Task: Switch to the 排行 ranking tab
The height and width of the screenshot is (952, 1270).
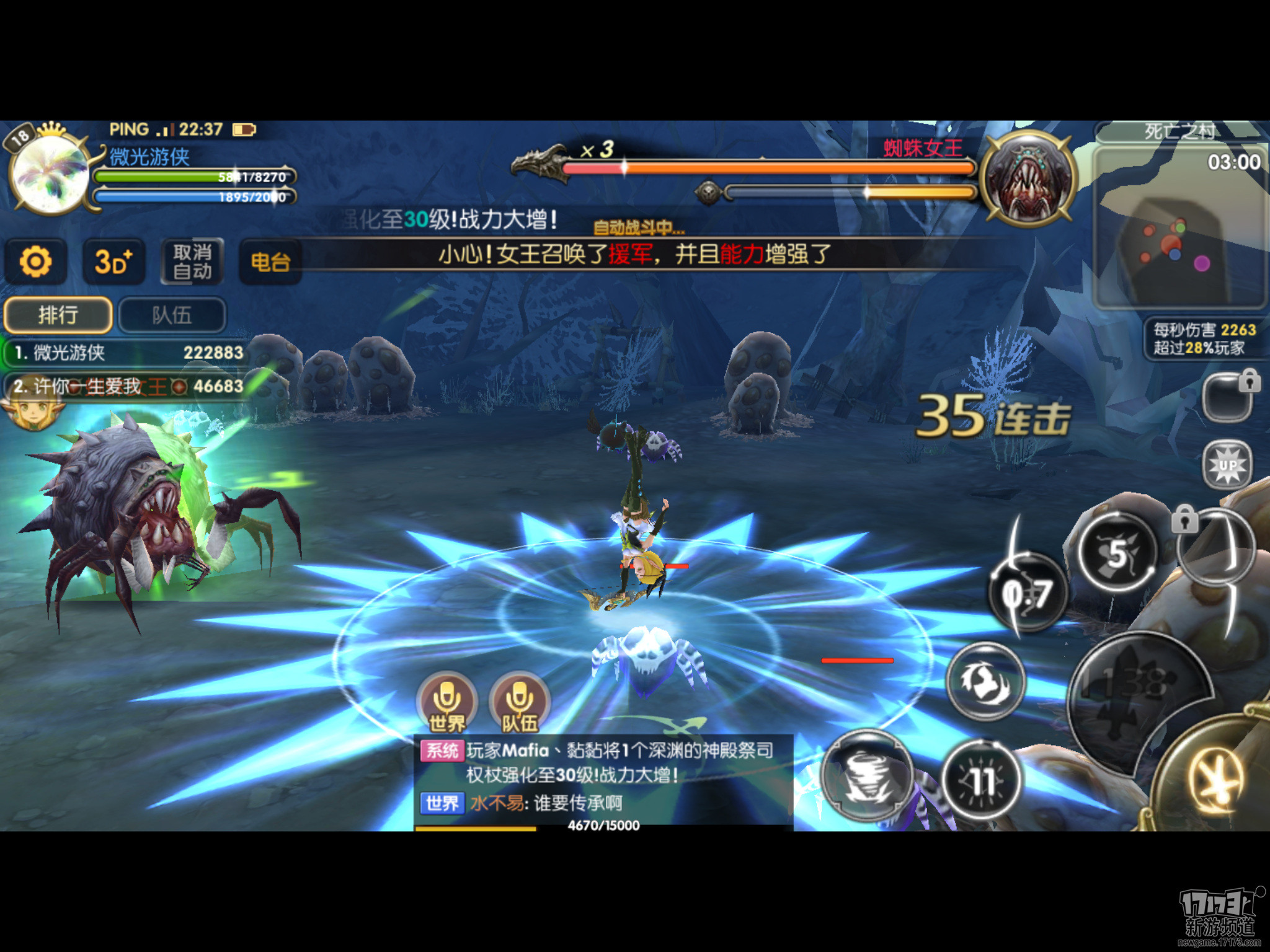Action: click(x=58, y=315)
